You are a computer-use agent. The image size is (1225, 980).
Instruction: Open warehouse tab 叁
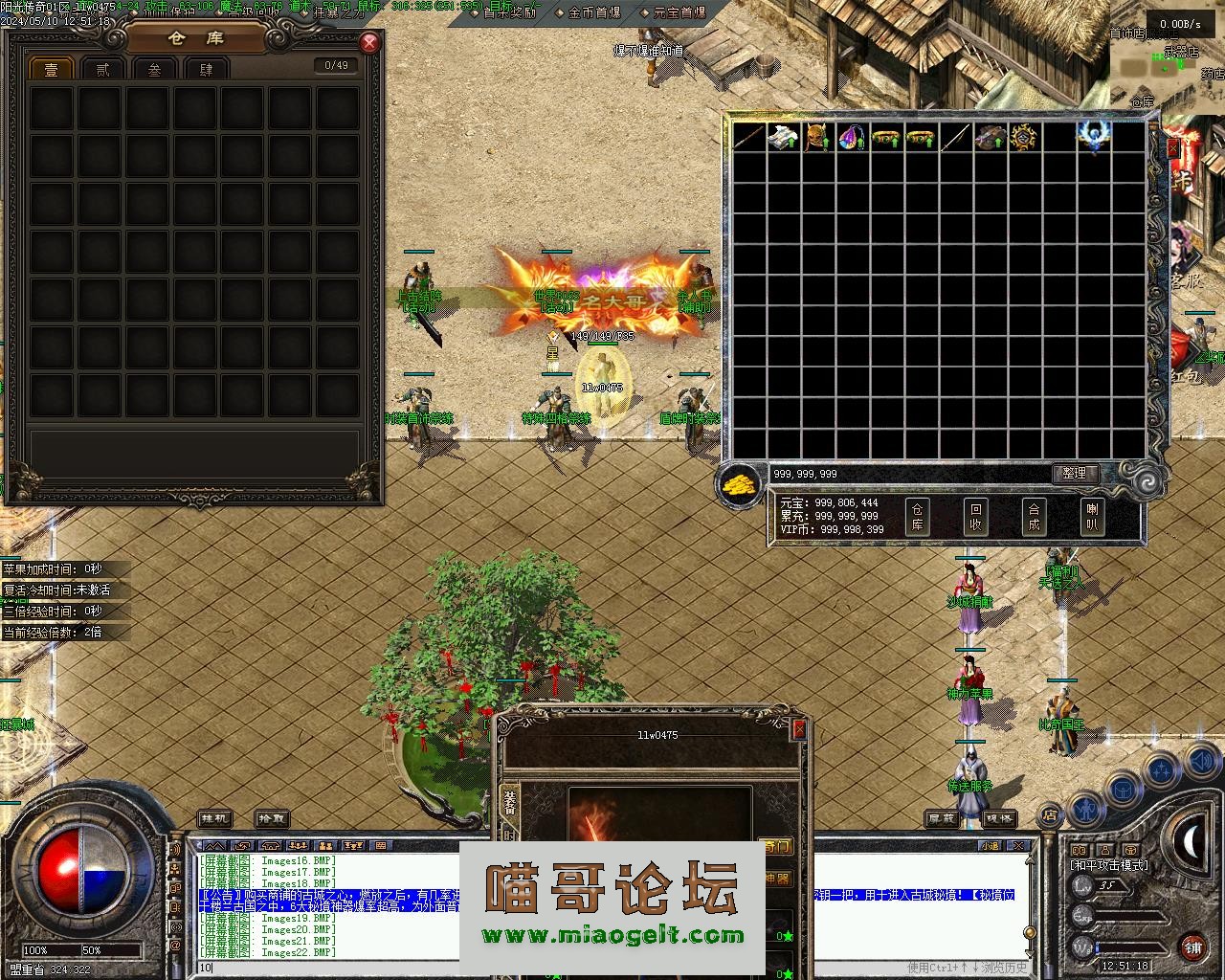pyautogui.click(x=154, y=69)
